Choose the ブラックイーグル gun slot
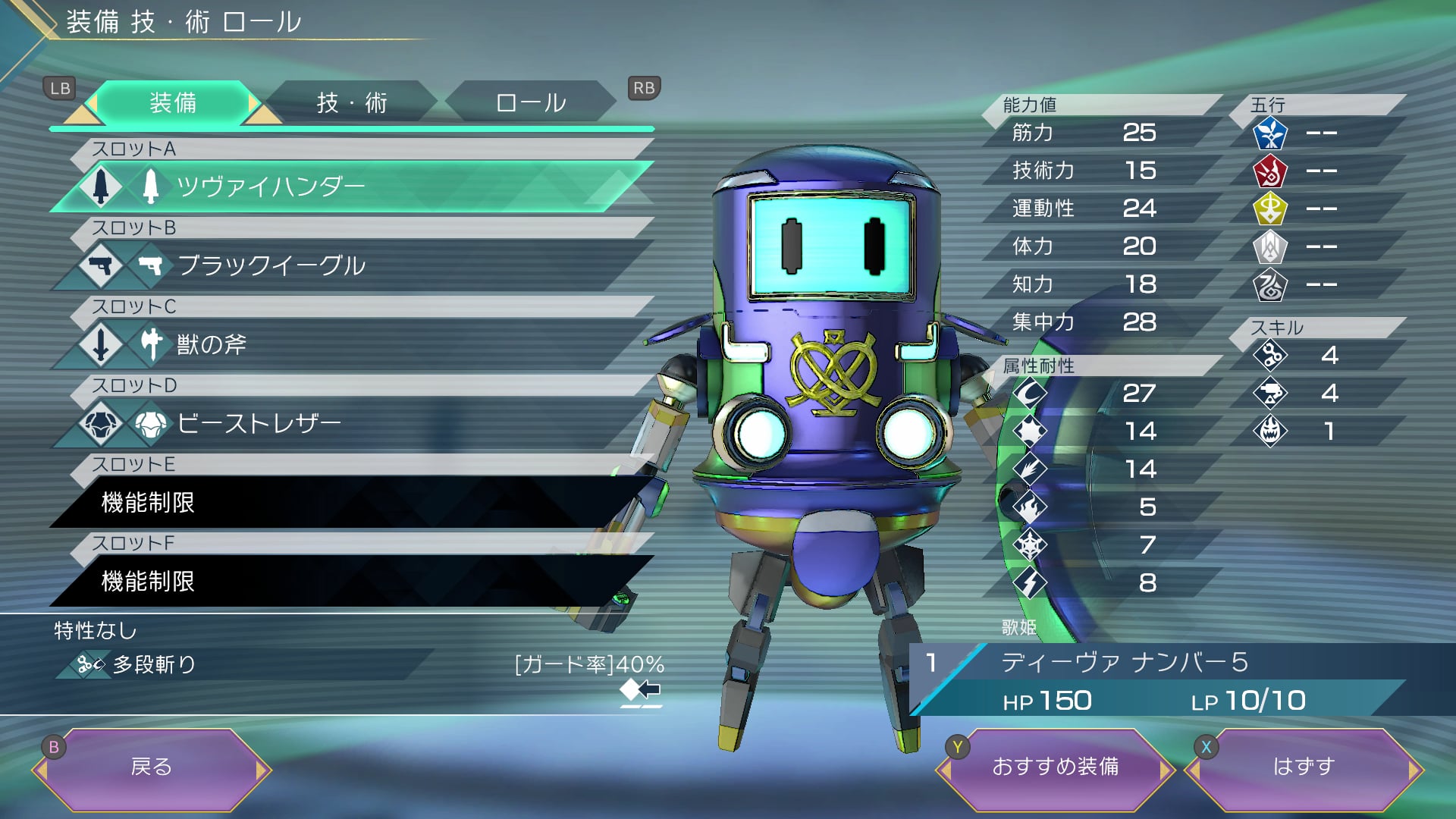The image size is (1456, 819). point(349,265)
